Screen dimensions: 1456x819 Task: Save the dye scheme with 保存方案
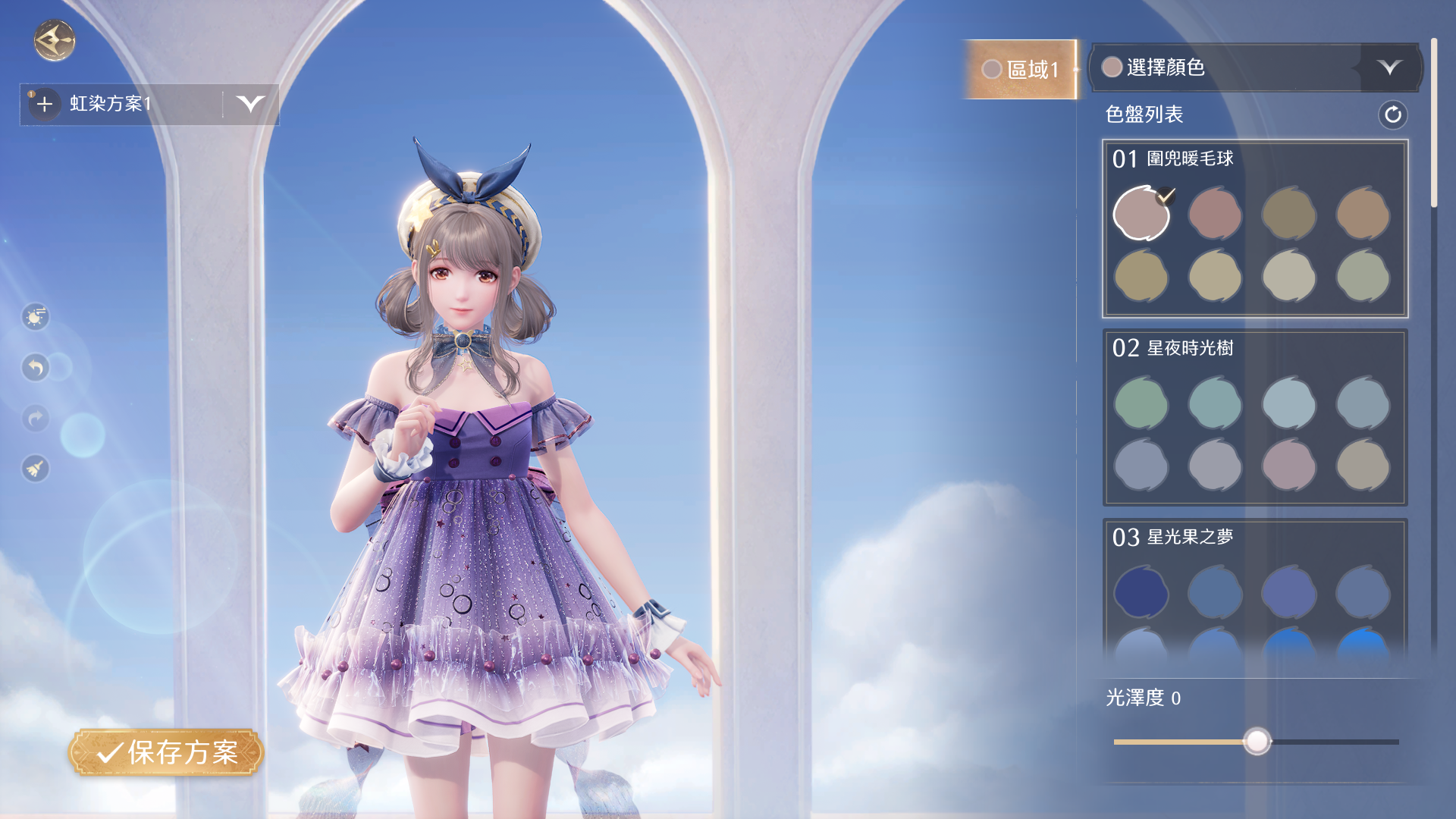[167, 752]
